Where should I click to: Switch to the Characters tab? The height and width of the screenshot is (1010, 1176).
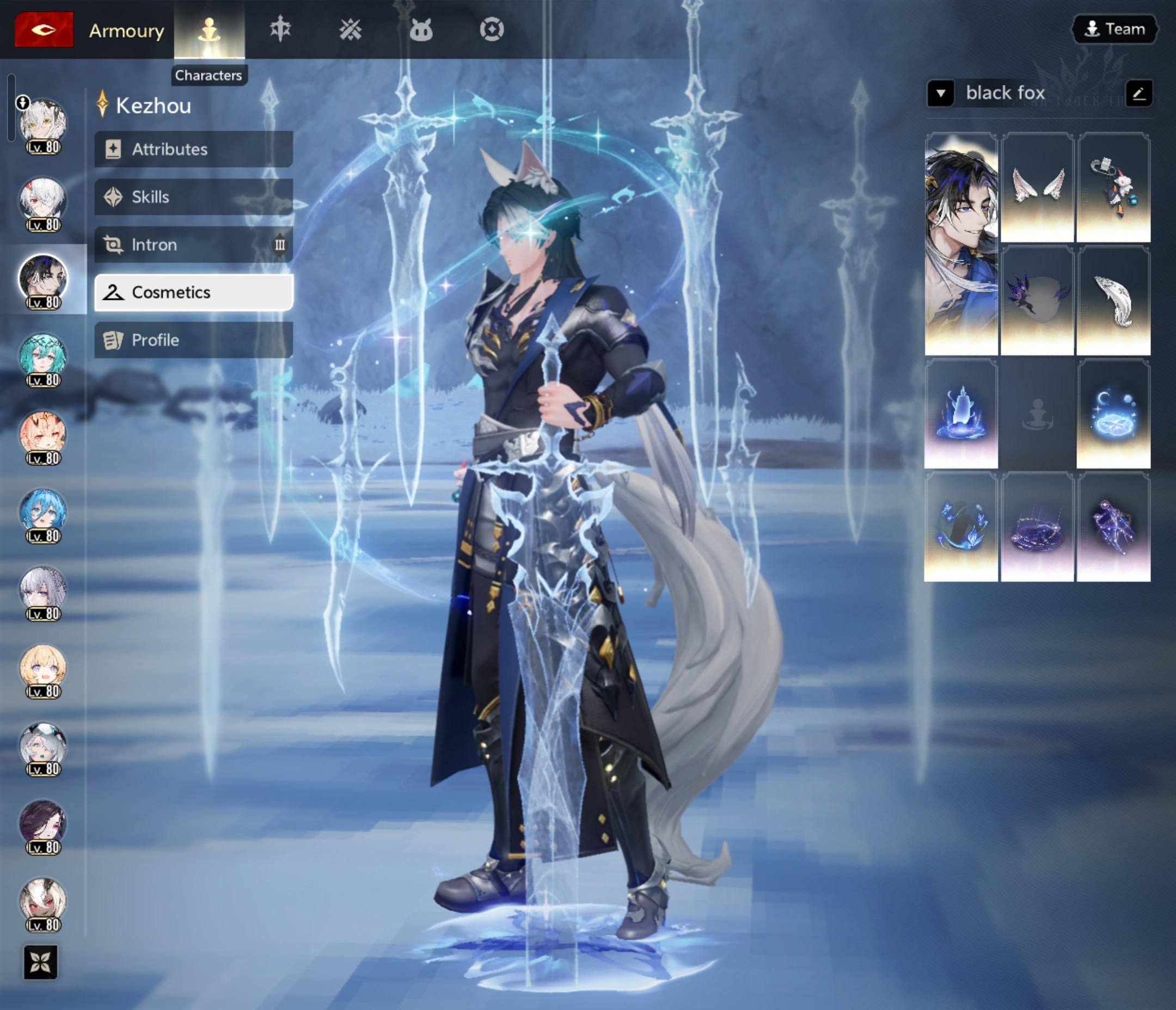(209, 29)
